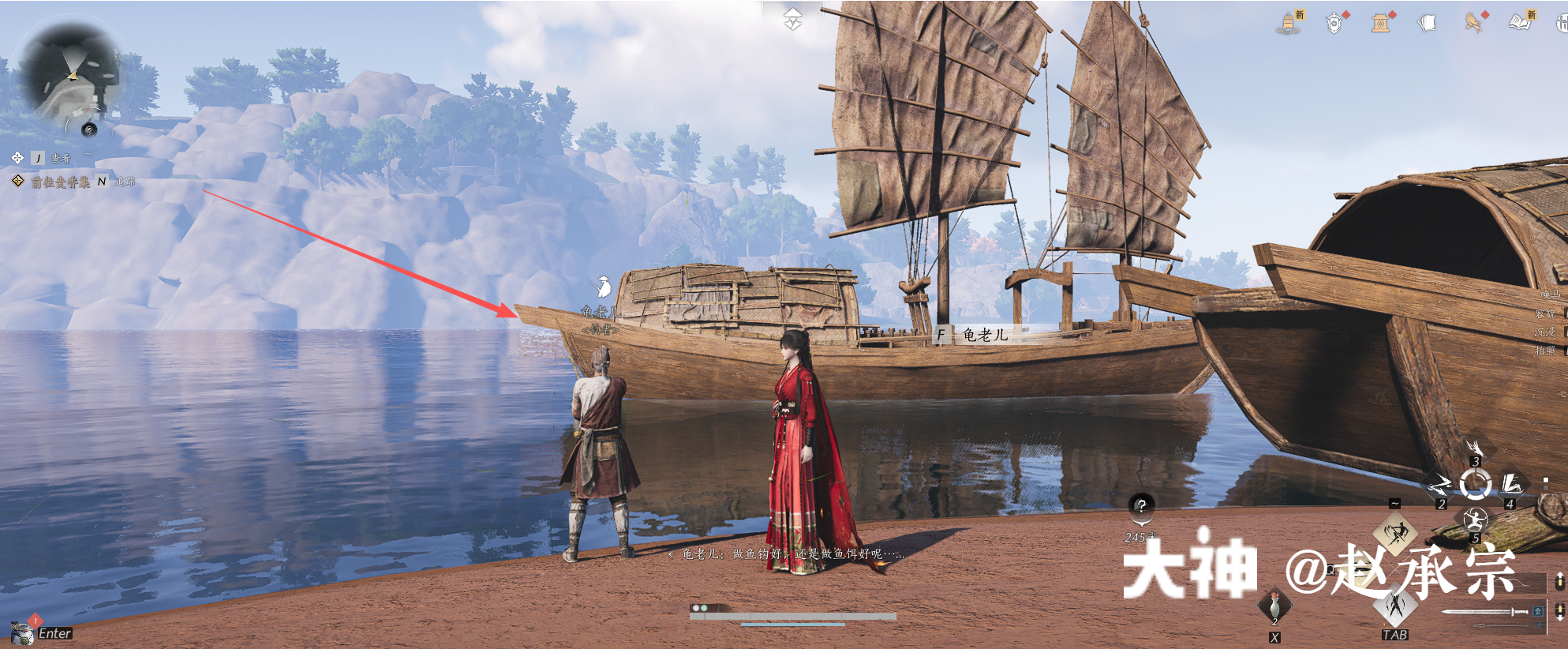Open the open-book journal icon
Screen dimensions: 1568x649
[1520, 22]
